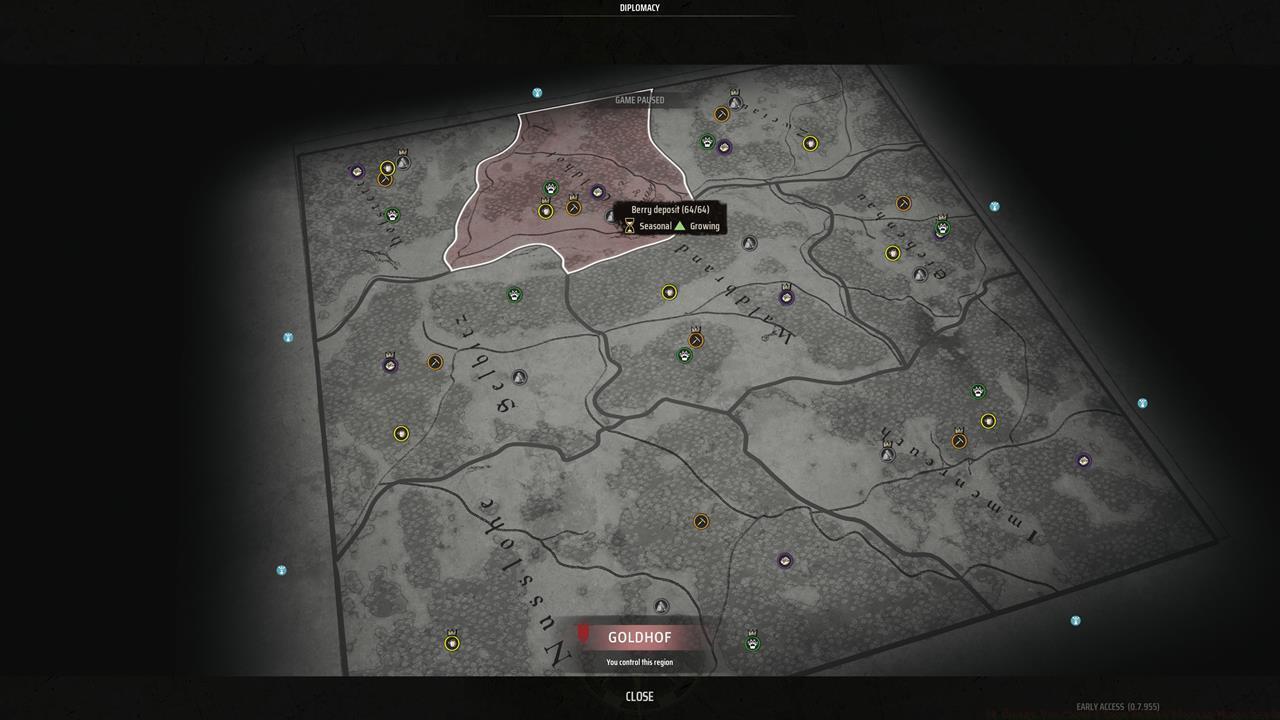The image size is (1280, 720).
Task: Select the red banner marker beside Goldhof
Action: [583, 637]
